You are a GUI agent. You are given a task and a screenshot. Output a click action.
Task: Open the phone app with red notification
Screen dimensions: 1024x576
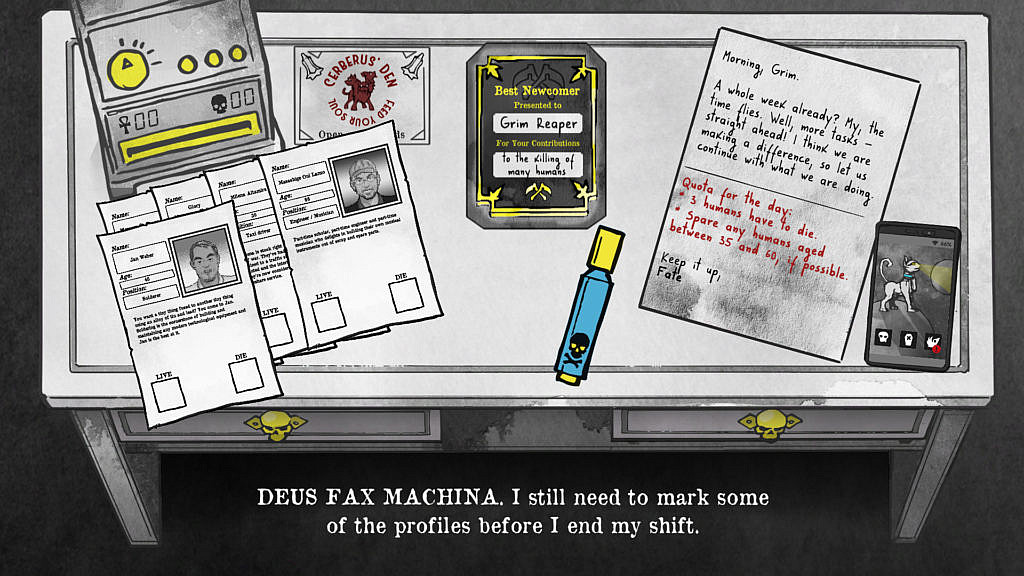[933, 343]
